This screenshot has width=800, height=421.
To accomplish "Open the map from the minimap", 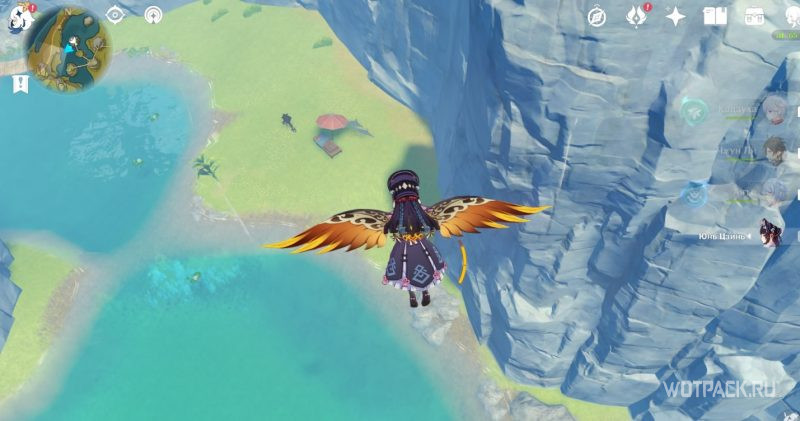I will (68, 48).
